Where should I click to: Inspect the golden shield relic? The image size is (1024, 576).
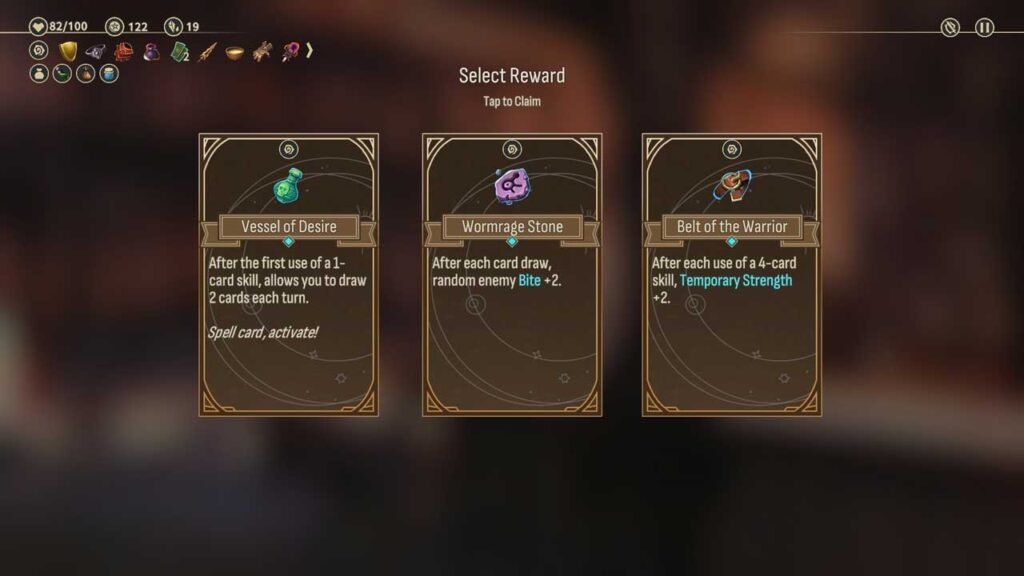pyautogui.click(x=68, y=50)
